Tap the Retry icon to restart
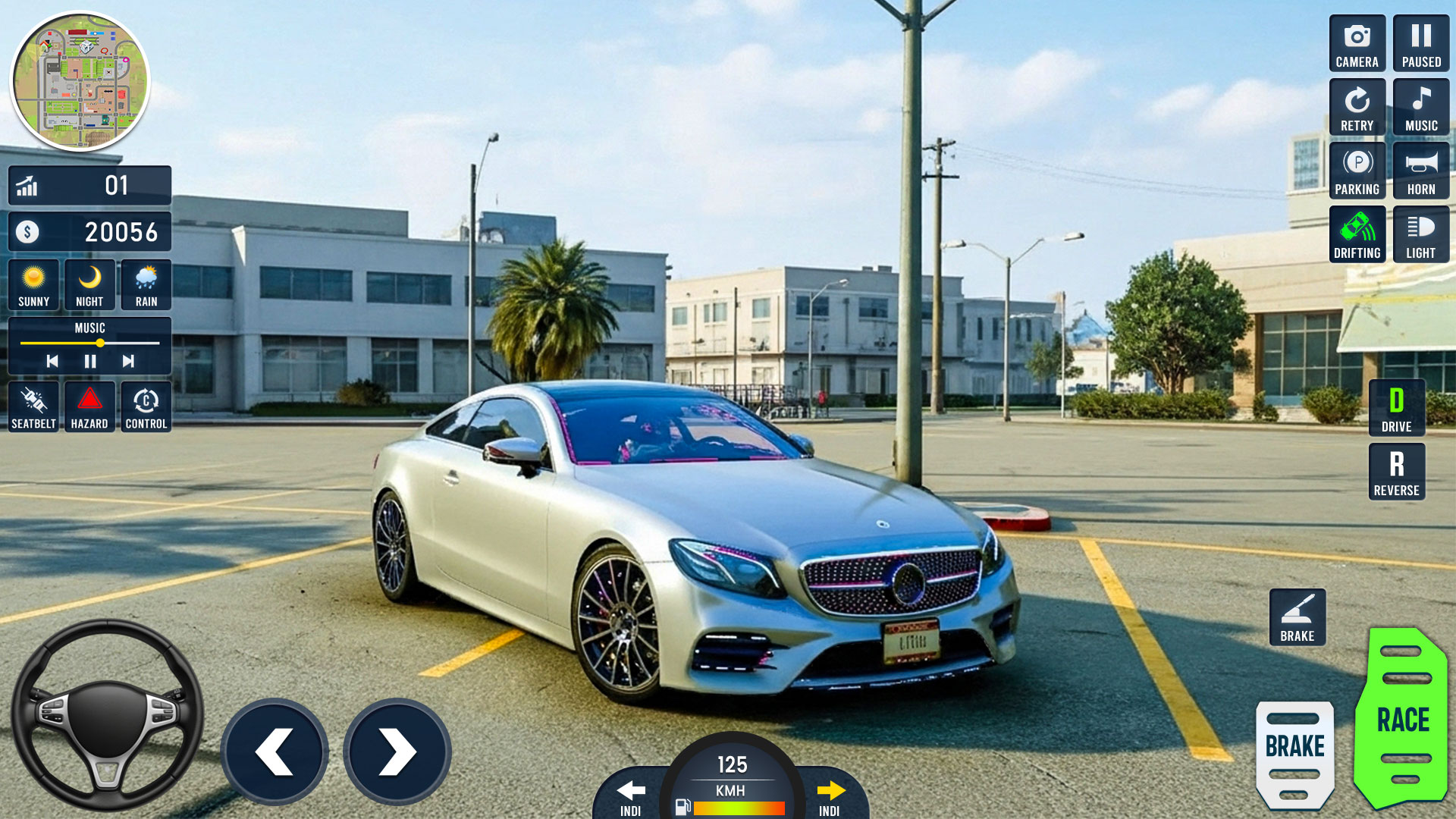Image resolution: width=1456 pixels, height=819 pixels. click(x=1357, y=106)
